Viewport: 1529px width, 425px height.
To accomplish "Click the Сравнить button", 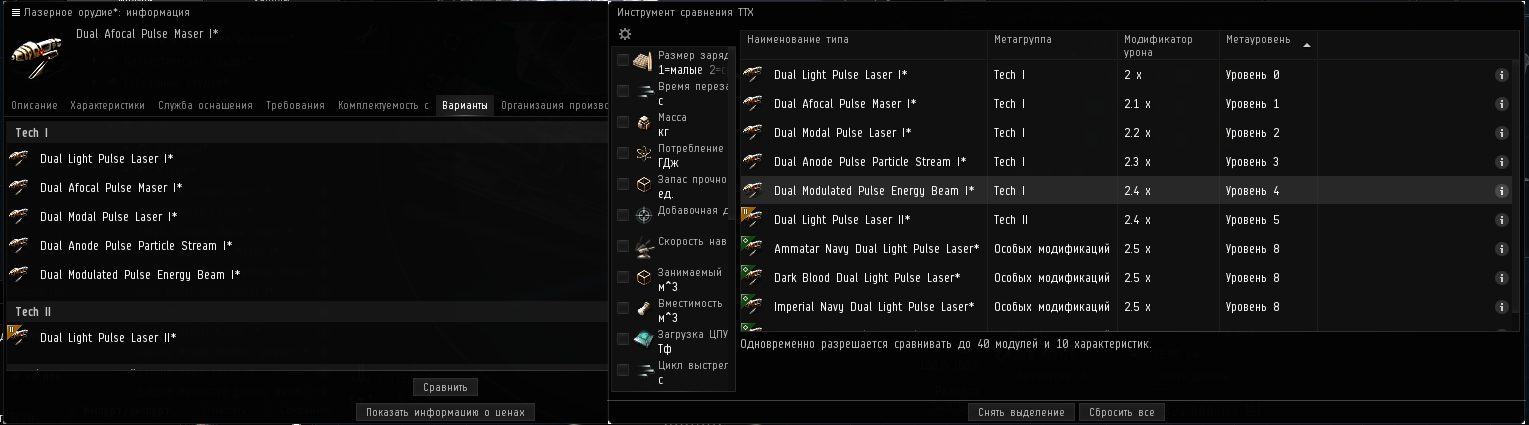I will coord(445,387).
